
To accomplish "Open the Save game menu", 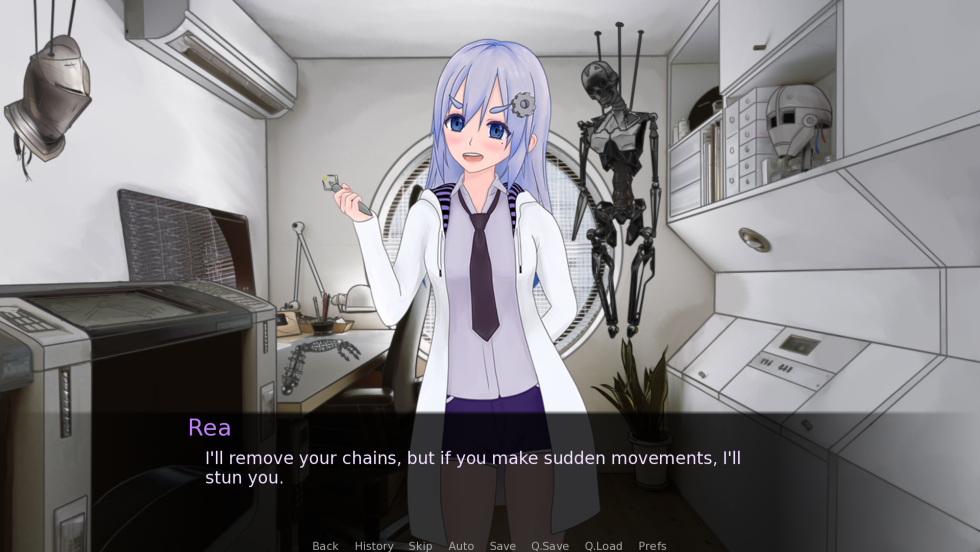I will click(502, 546).
